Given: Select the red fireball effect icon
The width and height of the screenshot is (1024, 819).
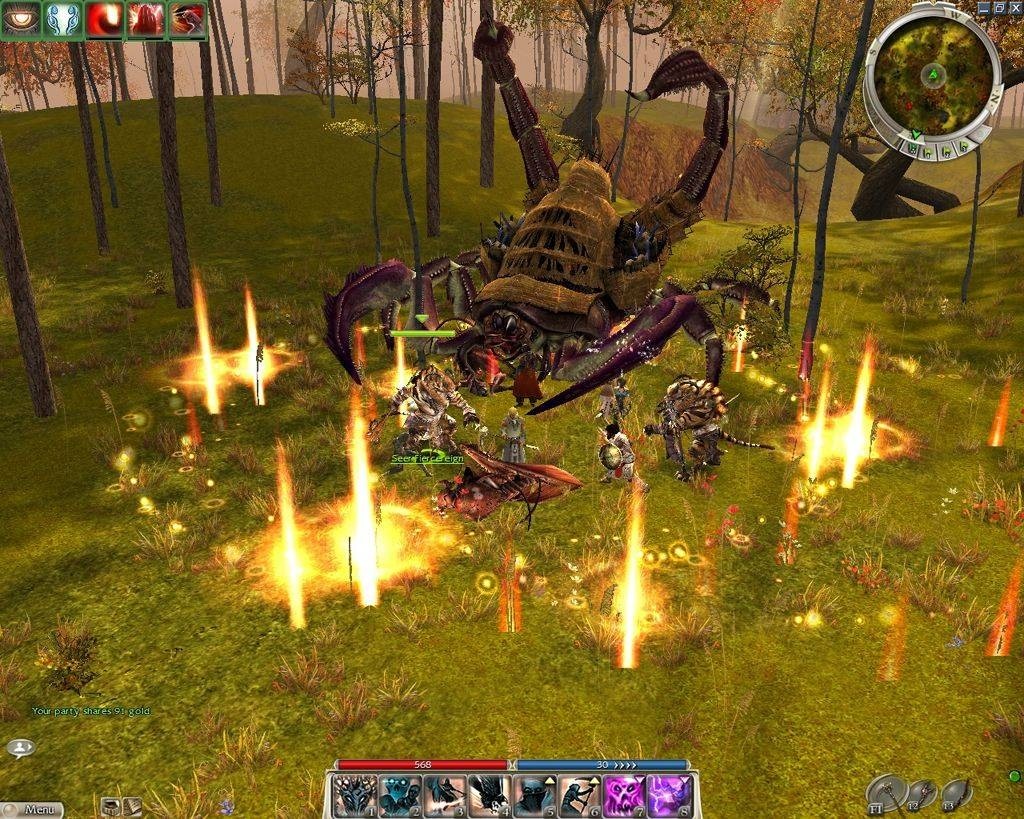Looking at the screenshot, I should 104,20.
